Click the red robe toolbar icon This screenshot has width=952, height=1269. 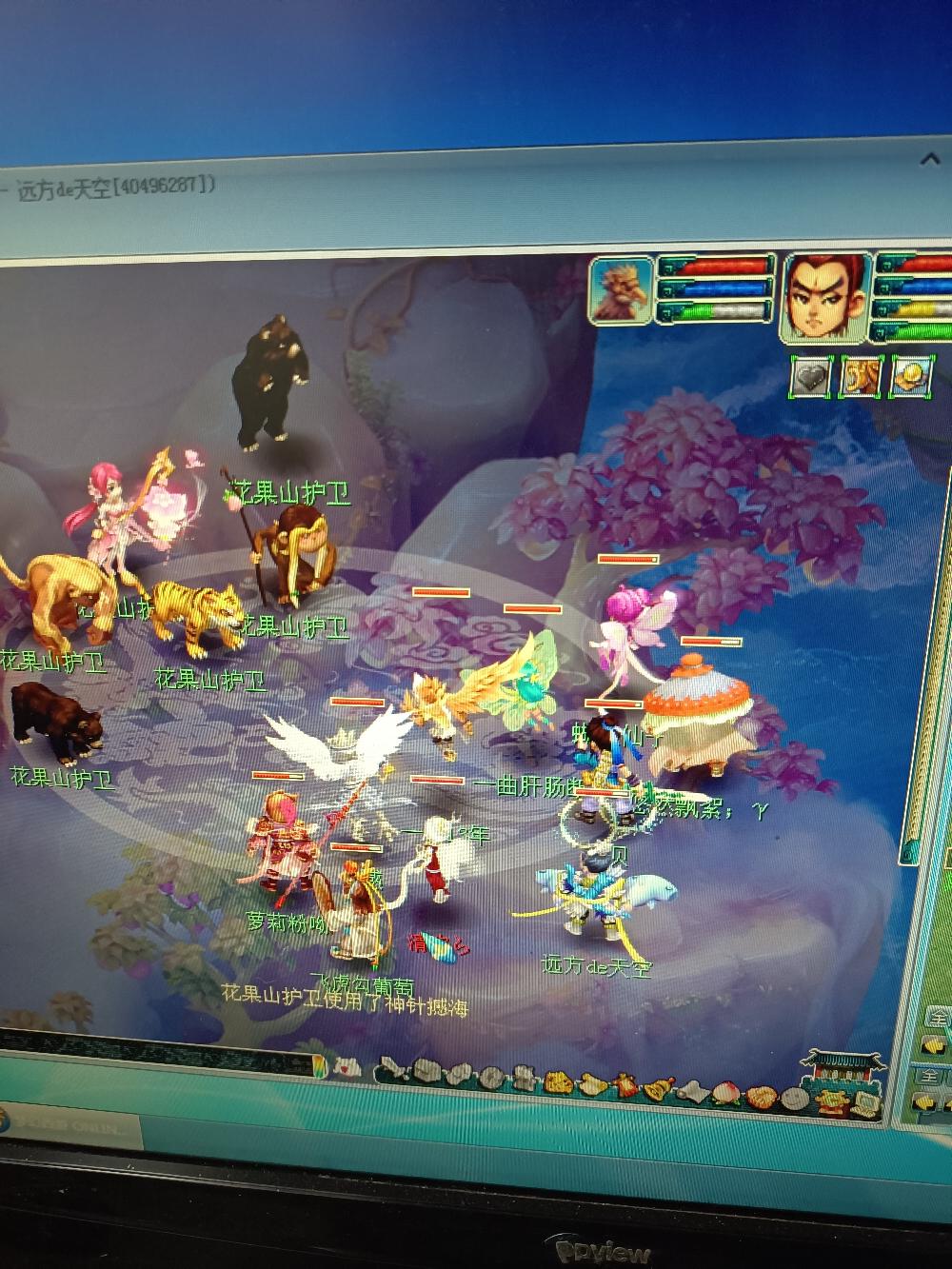click(626, 1086)
